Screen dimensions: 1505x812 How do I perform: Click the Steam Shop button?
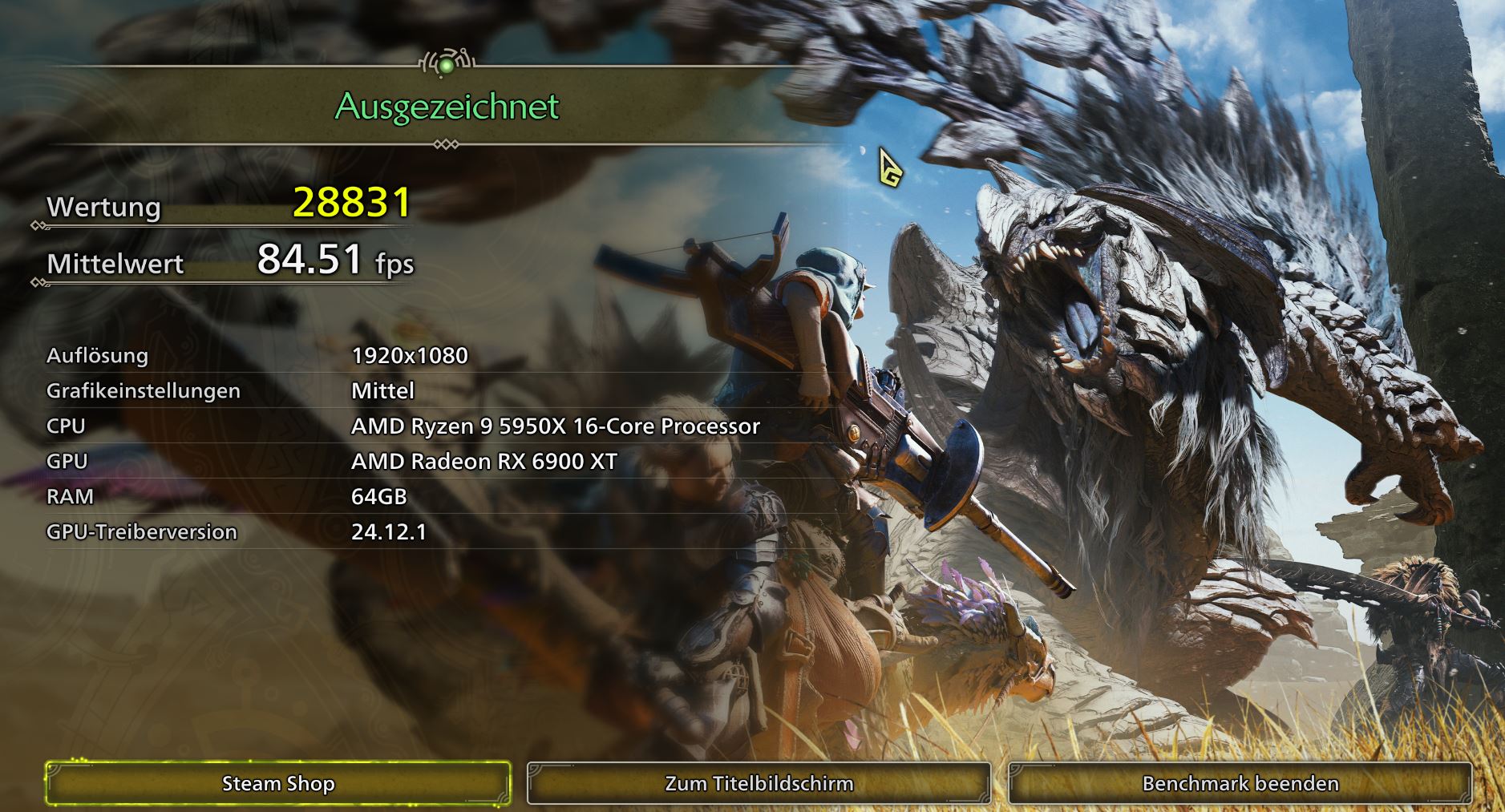[x=278, y=784]
